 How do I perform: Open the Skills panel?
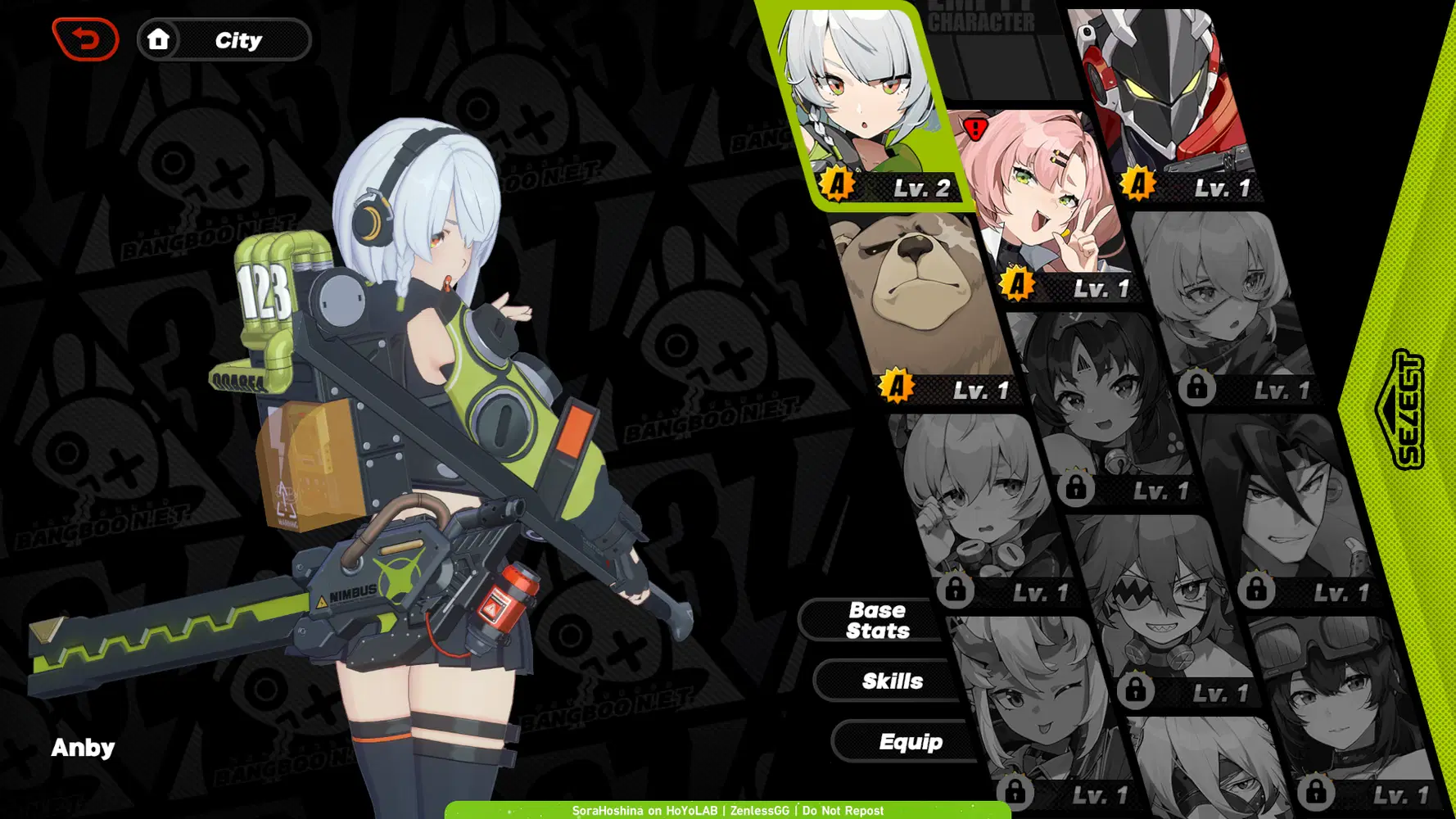tap(894, 681)
